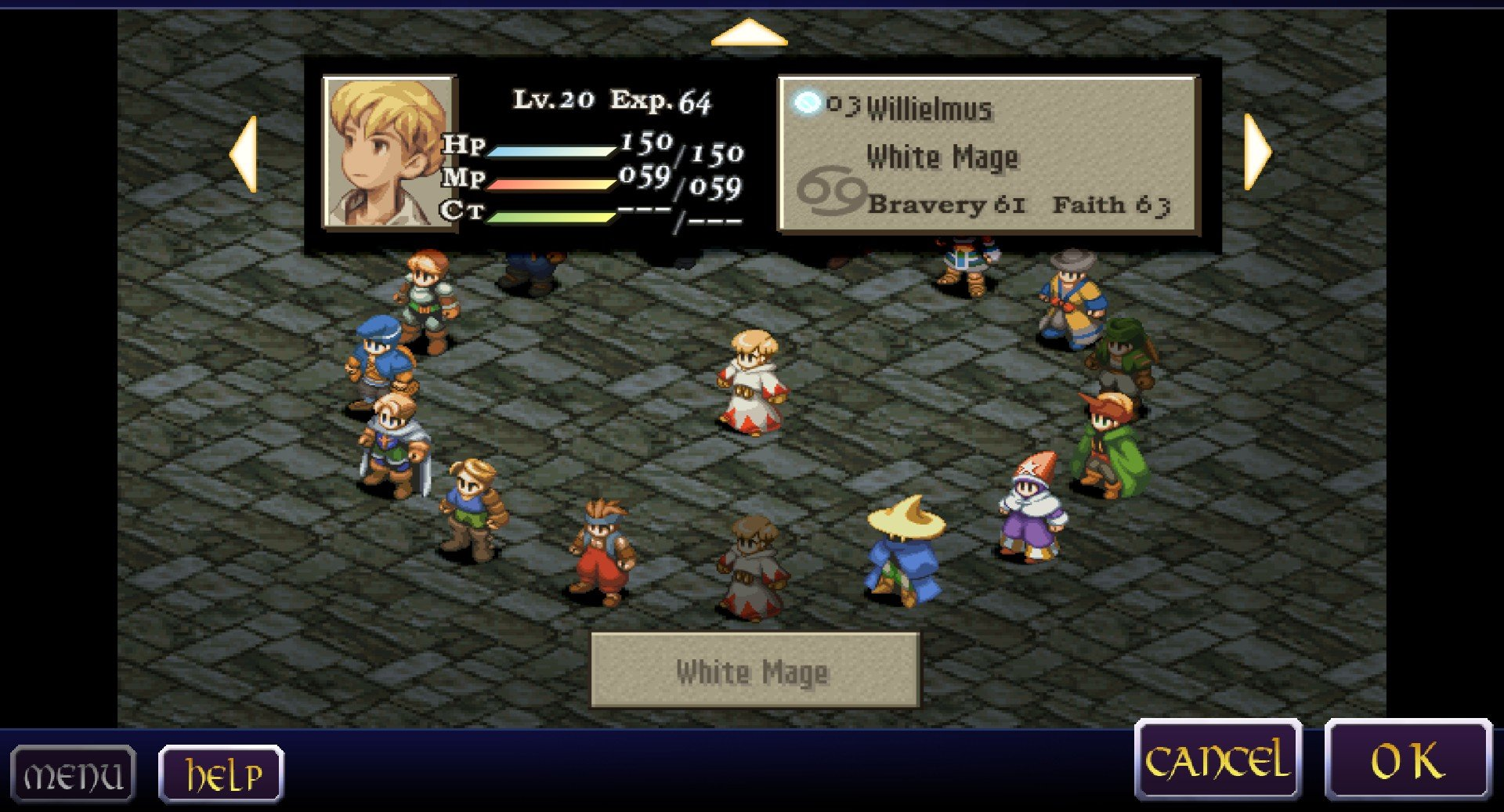This screenshot has height=812, width=1504.
Task: Select the highlighted White Mage unit in the center
Action: click(751, 383)
